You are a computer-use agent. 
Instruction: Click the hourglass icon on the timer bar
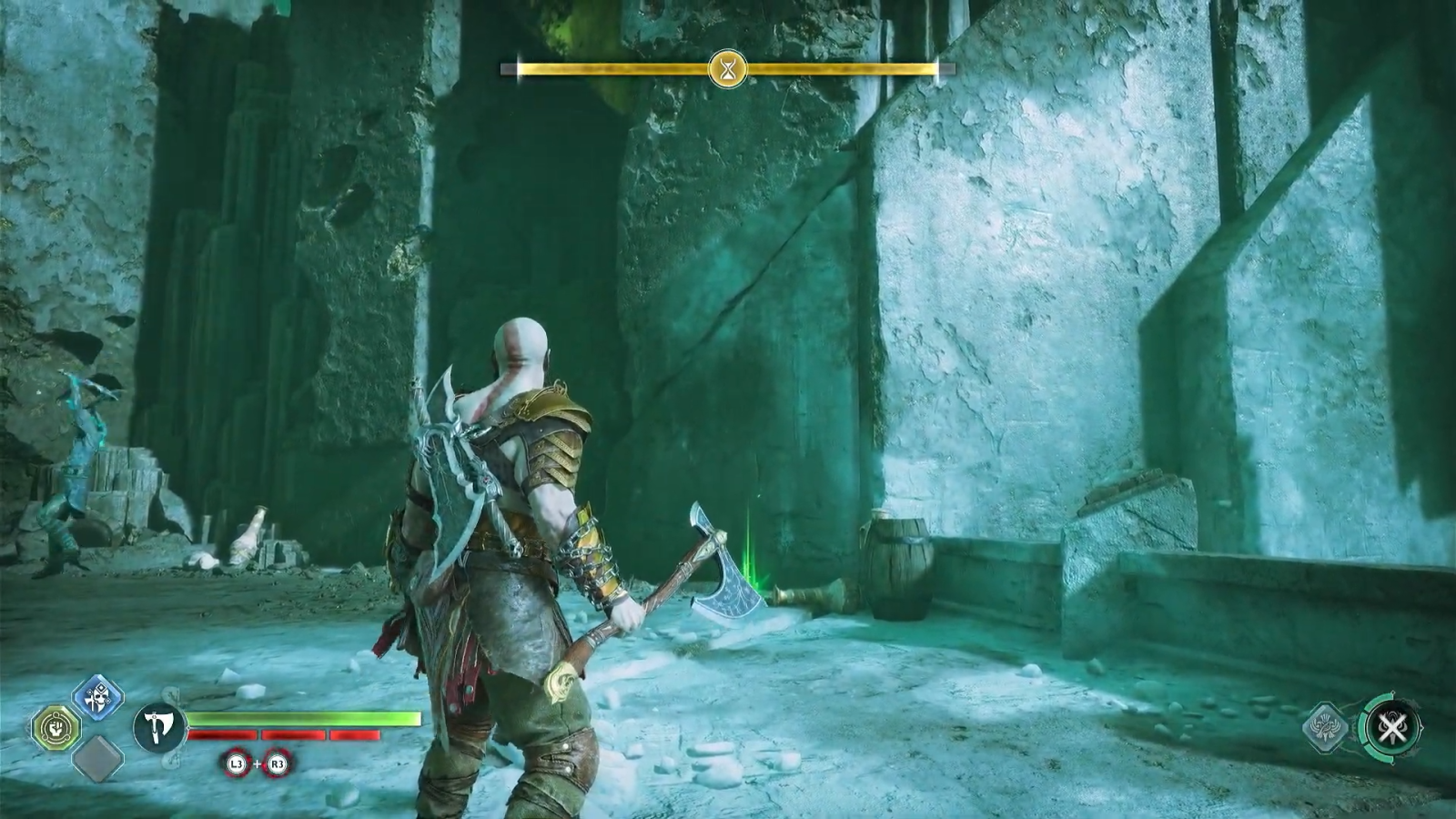pos(728,68)
